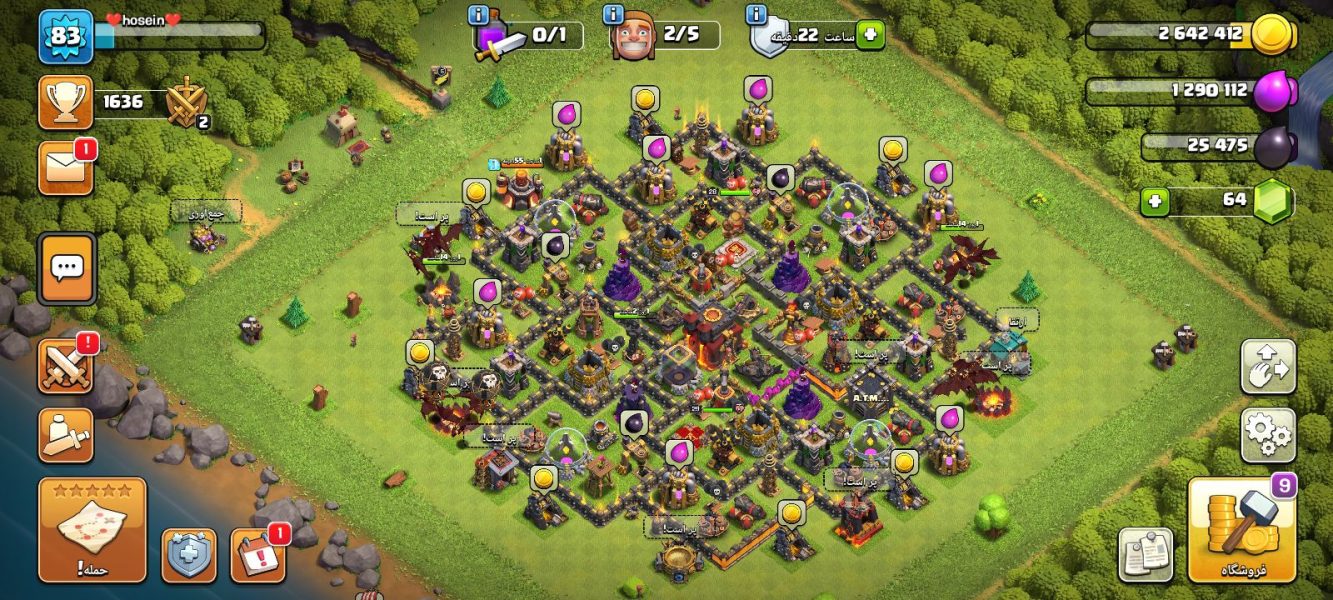Show builder info via its i button
Screen dimensions: 1333x600
pos(613,15)
